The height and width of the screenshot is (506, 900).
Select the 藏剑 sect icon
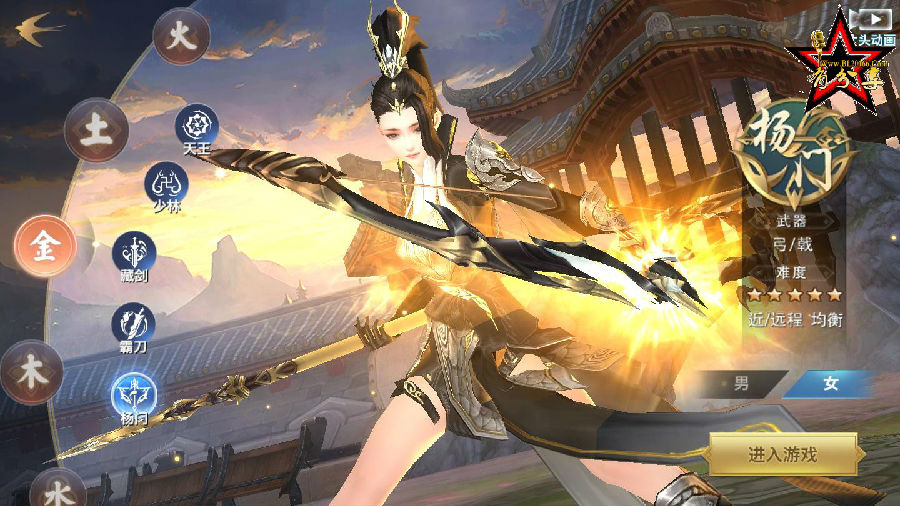[132, 253]
